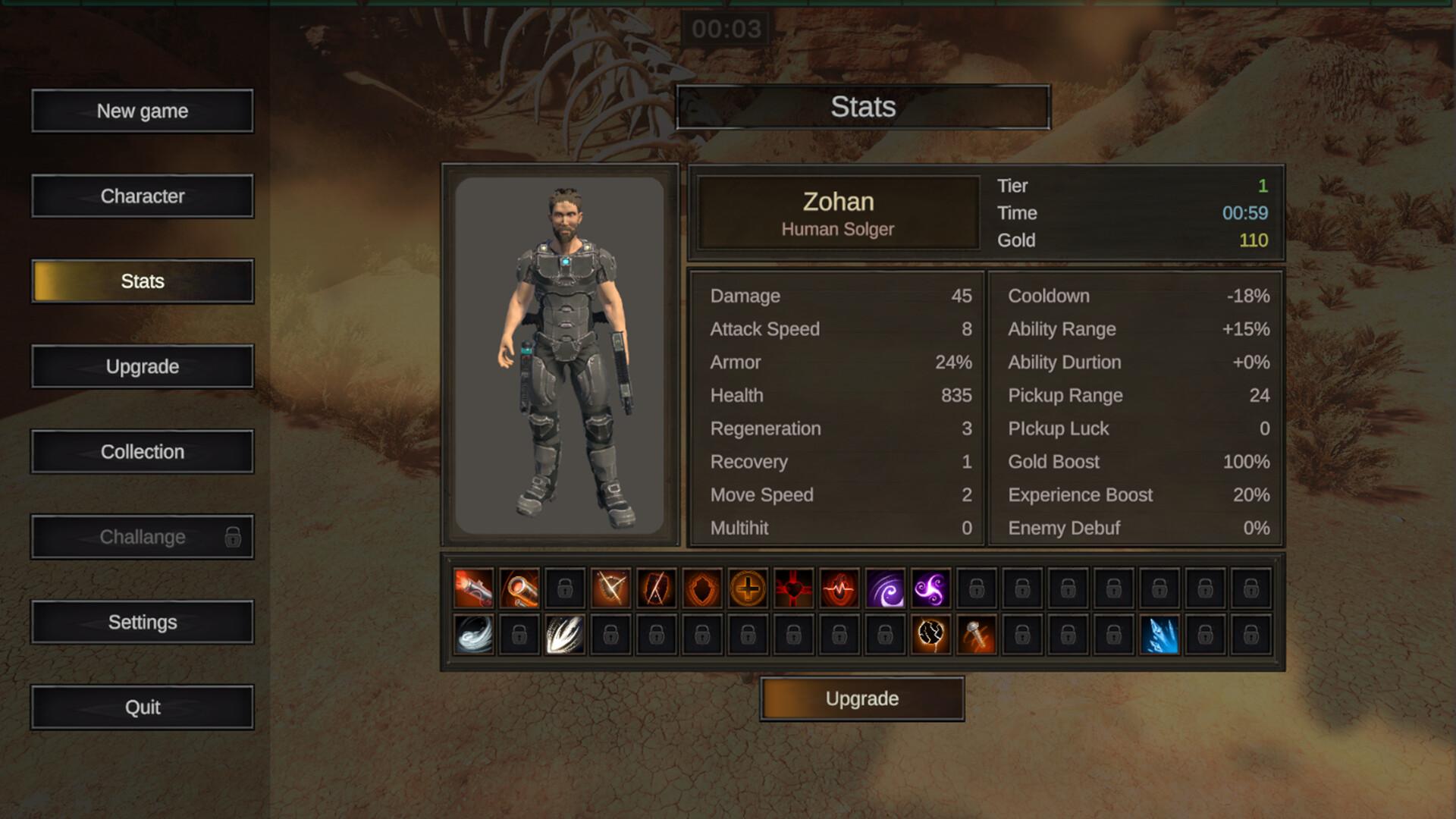The width and height of the screenshot is (1456, 819).
Task: Select the orange shield ability icon
Action: (x=702, y=588)
